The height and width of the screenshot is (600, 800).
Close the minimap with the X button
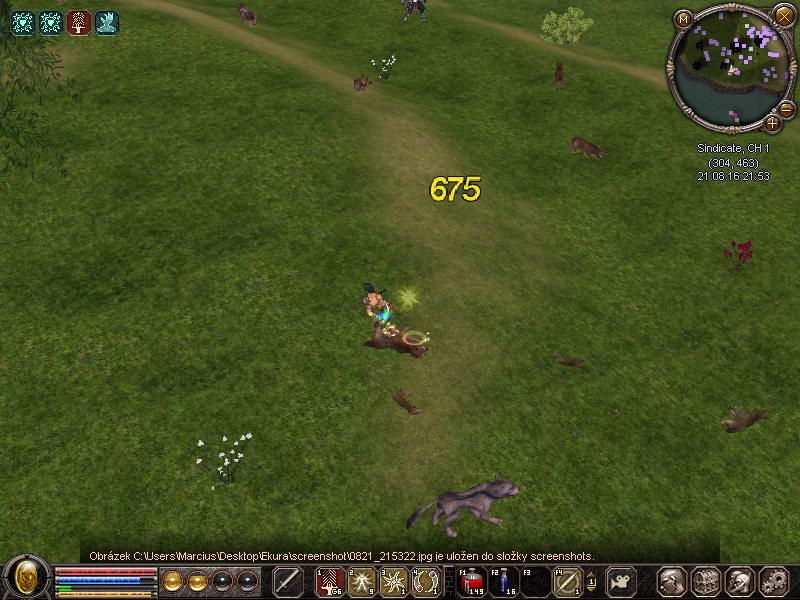click(783, 16)
